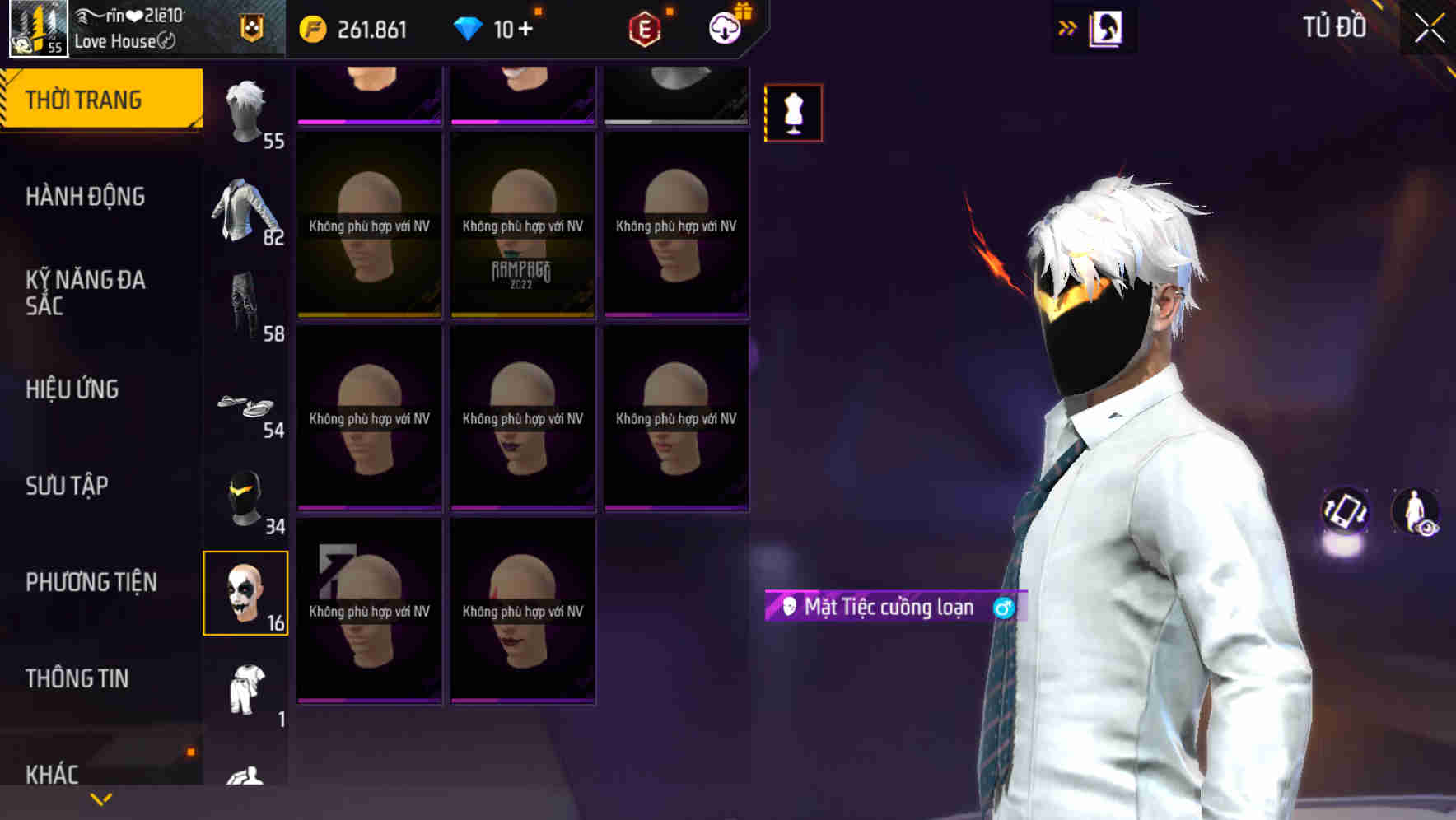
Task: Select the pants category icon
Action: click(x=245, y=305)
